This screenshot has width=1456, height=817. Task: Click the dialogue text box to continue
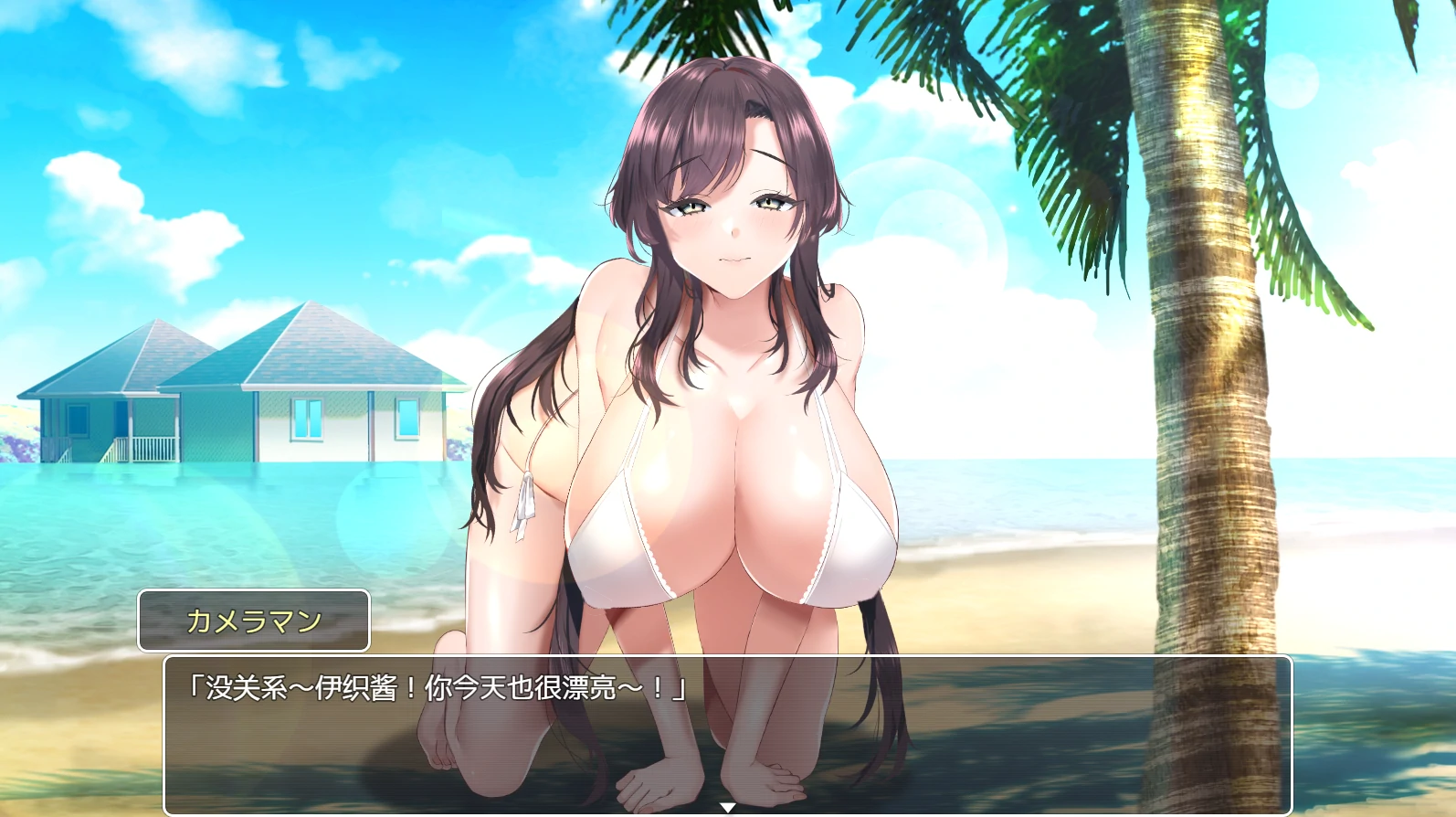[x=727, y=733]
